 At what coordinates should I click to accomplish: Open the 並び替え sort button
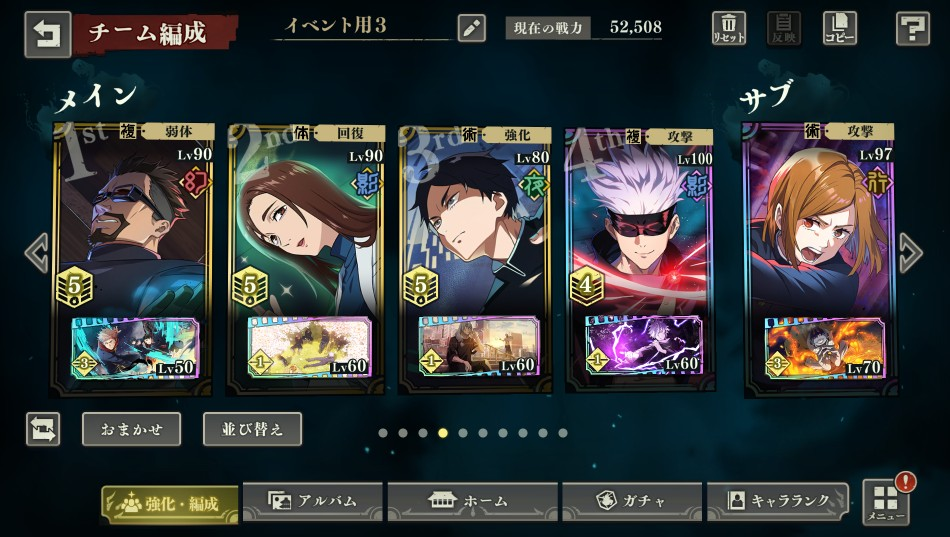tap(252, 429)
